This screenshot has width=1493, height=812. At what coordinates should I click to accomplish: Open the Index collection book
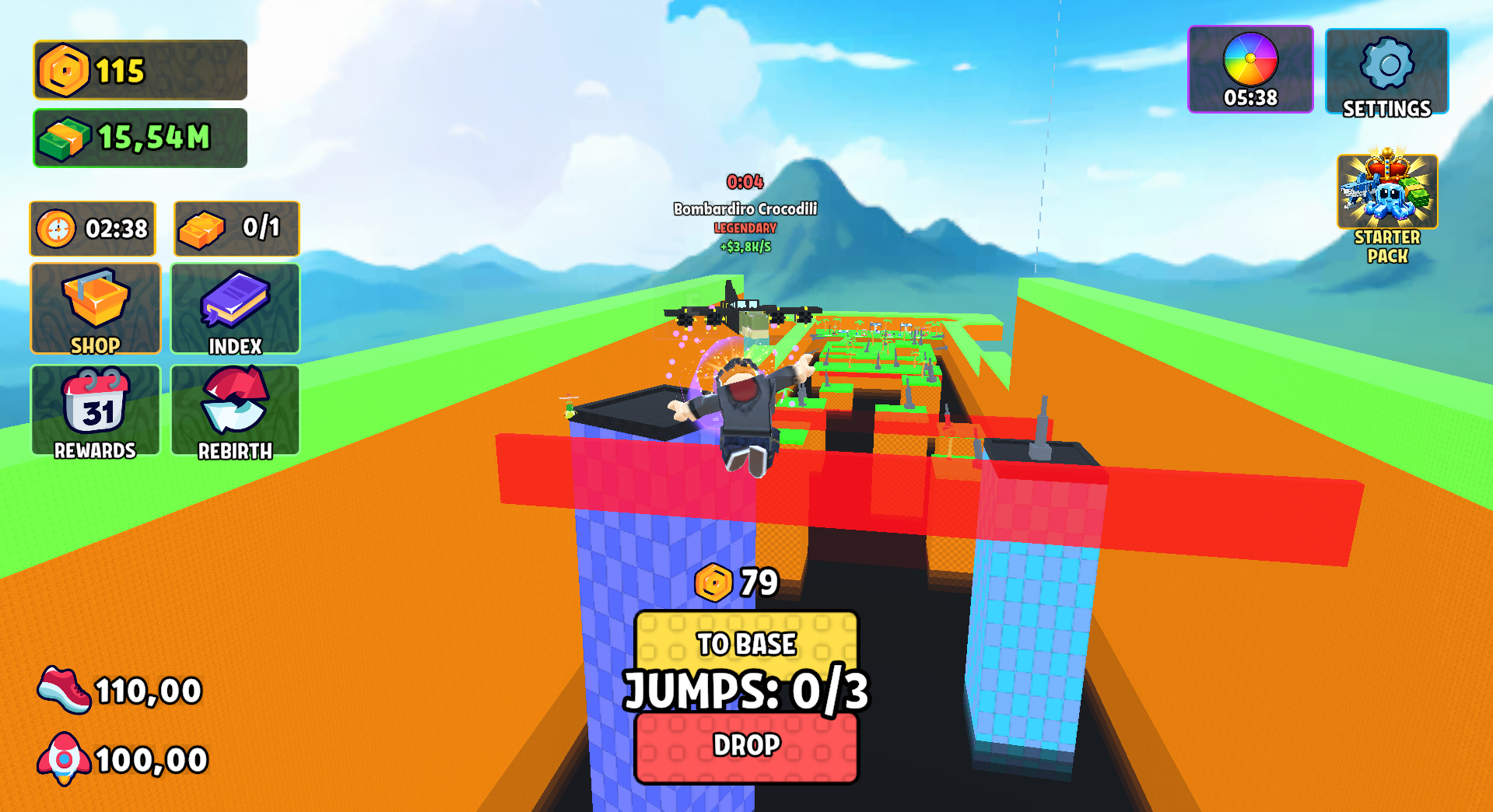pyautogui.click(x=234, y=308)
